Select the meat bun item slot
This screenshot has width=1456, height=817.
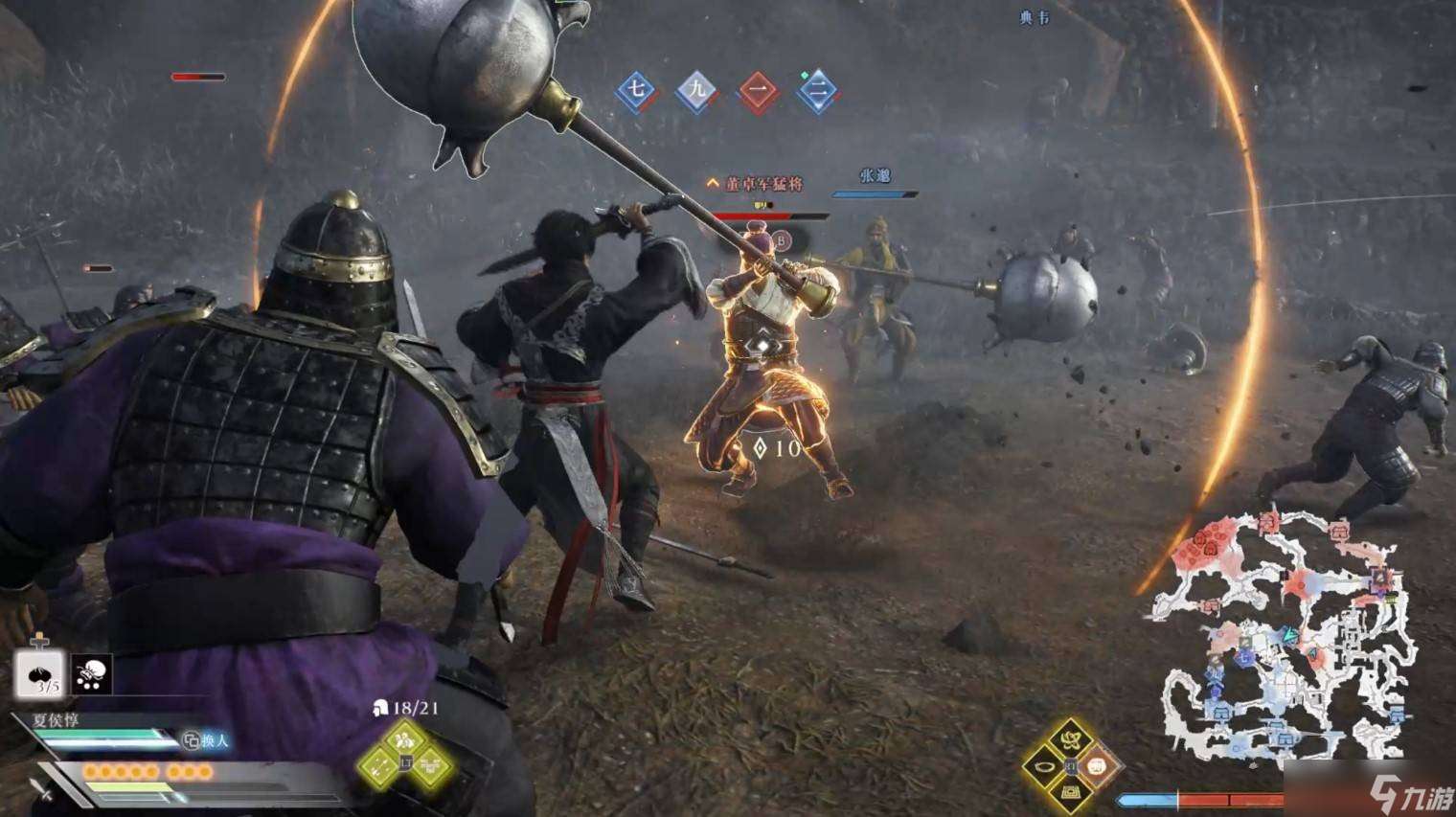tap(38, 674)
